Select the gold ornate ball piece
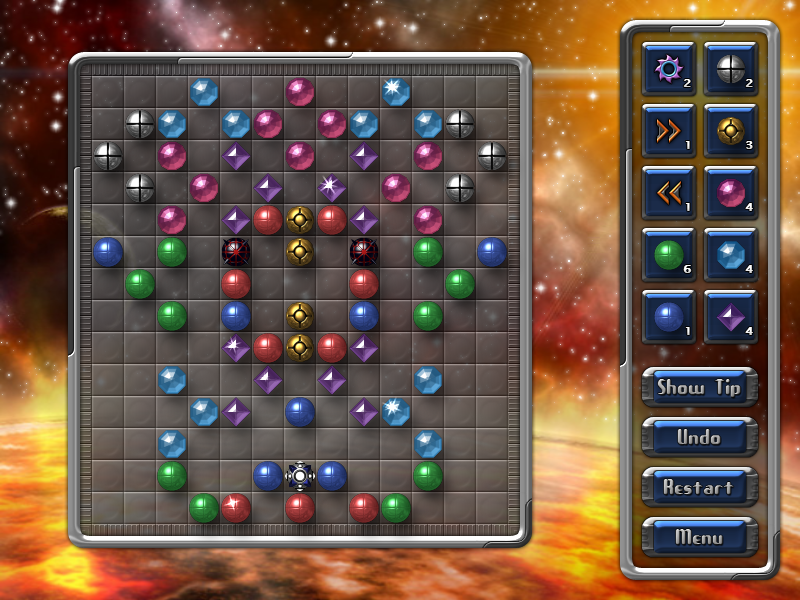The height and width of the screenshot is (600, 800). click(x=730, y=130)
